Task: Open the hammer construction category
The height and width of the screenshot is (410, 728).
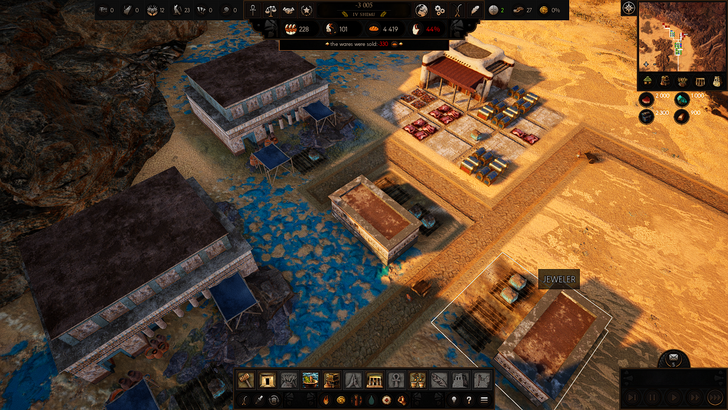Action: pos(246,380)
